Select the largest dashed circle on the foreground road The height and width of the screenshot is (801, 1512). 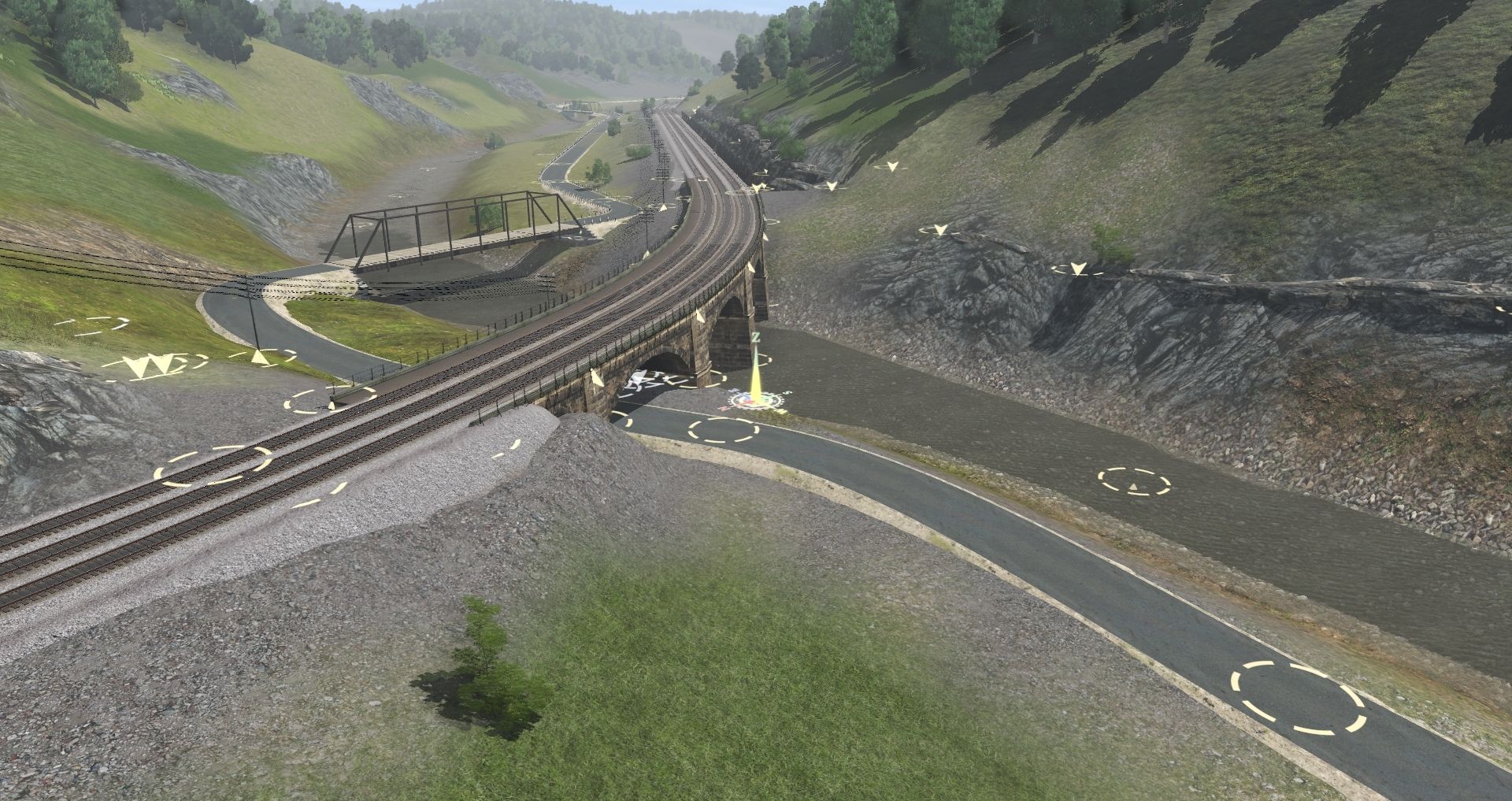pyautogui.click(x=1297, y=698)
